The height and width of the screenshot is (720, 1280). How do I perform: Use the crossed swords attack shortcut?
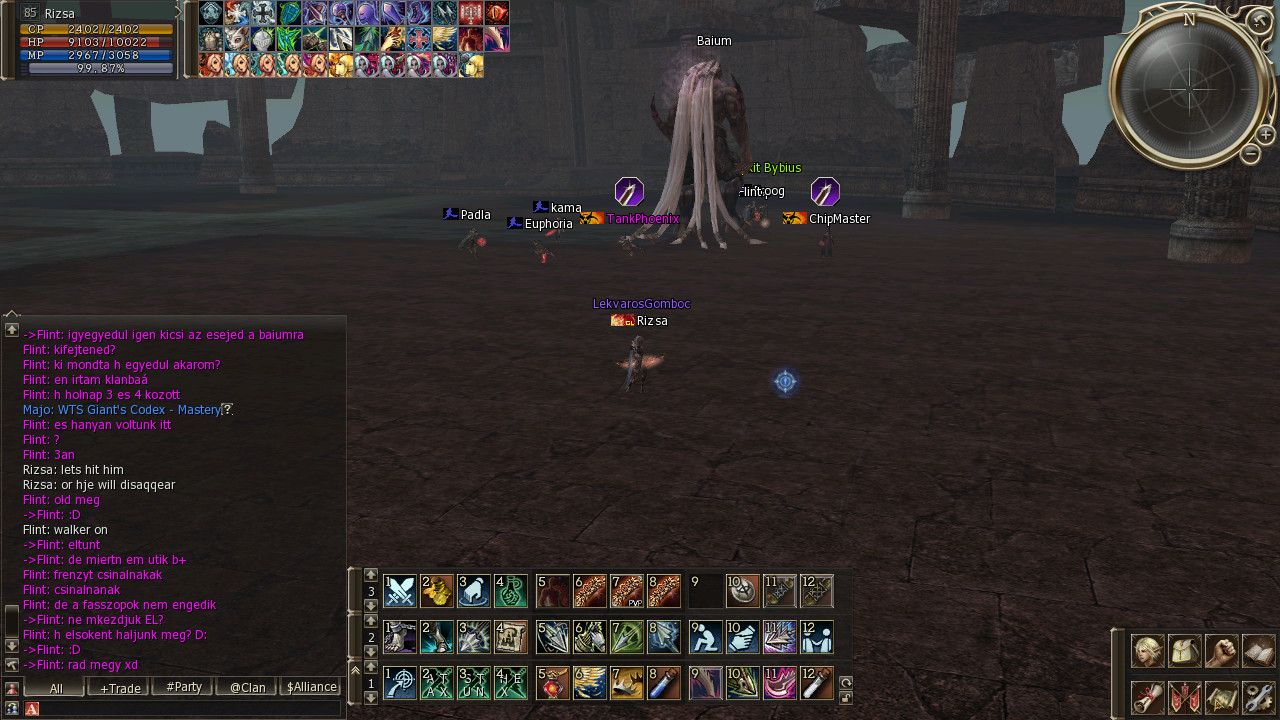400,591
